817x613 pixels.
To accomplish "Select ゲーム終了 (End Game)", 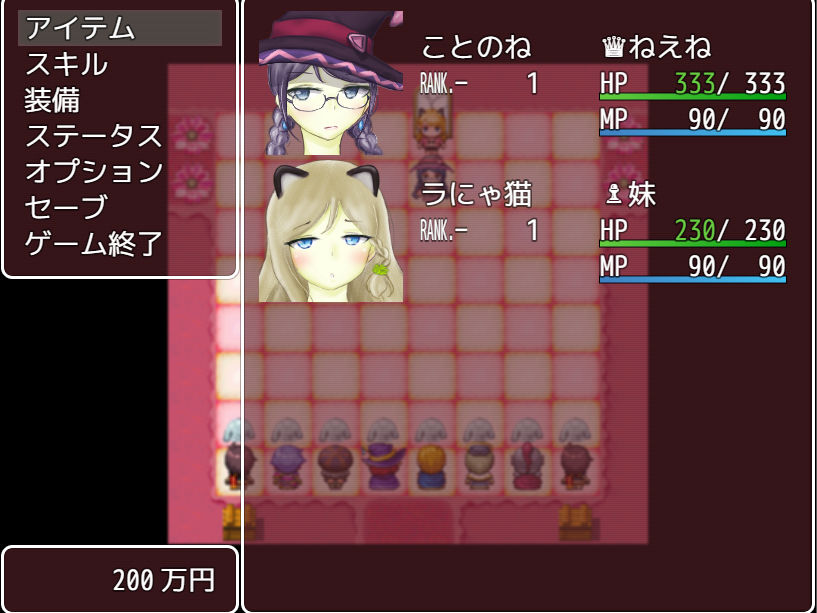I will click(x=93, y=243).
